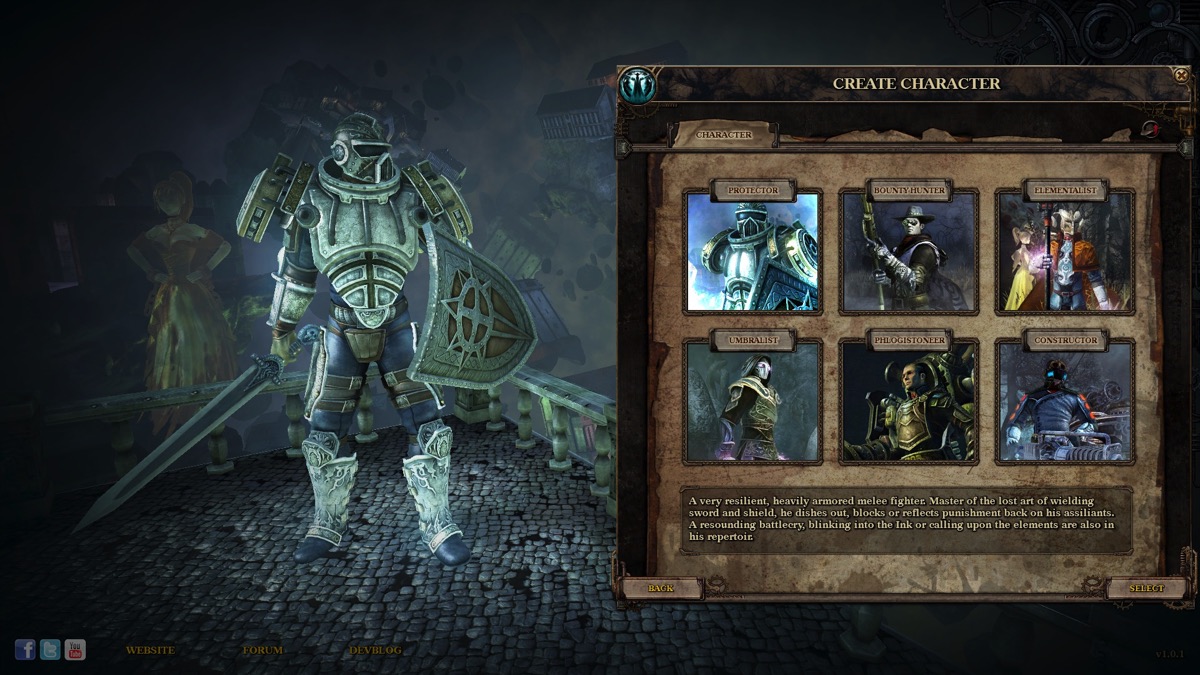Image resolution: width=1200 pixels, height=675 pixels.
Task: Open the YouTube channel link
Action: coord(75,650)
